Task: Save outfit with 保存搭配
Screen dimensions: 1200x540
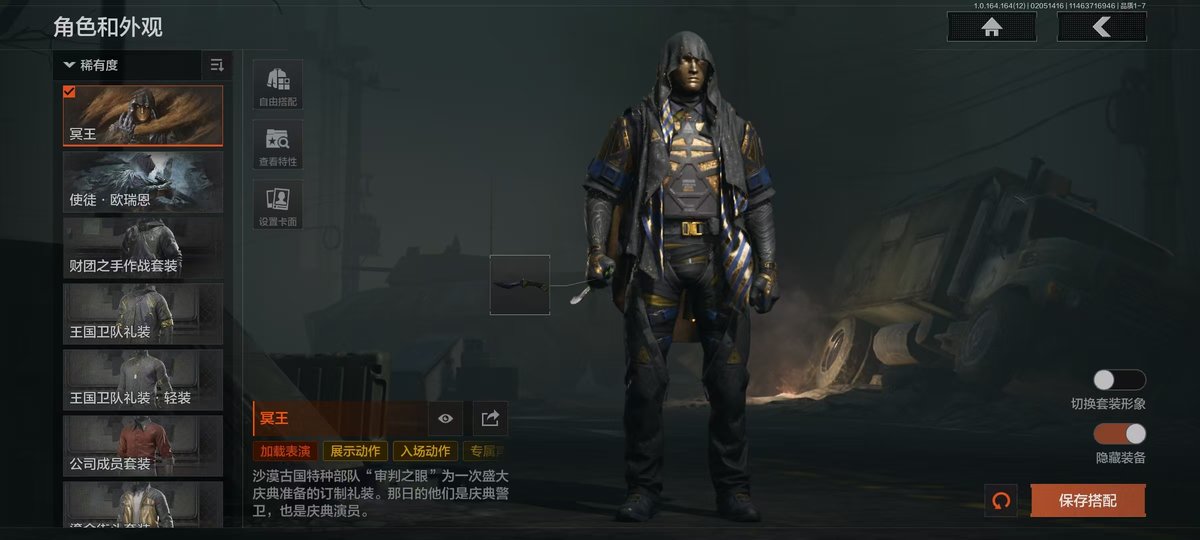Action: [1087, 500]
